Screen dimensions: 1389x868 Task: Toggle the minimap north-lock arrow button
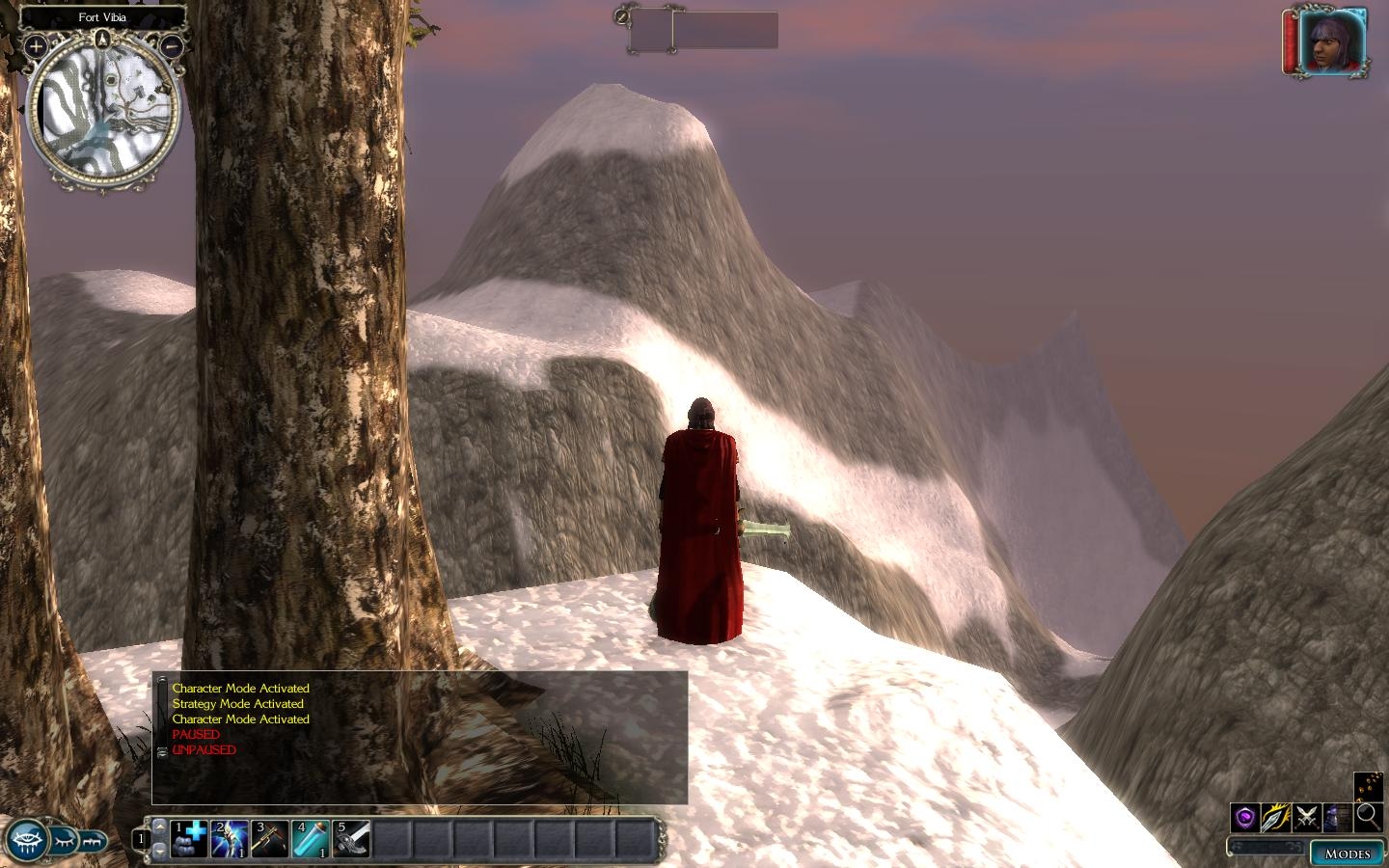pos(103,39)
